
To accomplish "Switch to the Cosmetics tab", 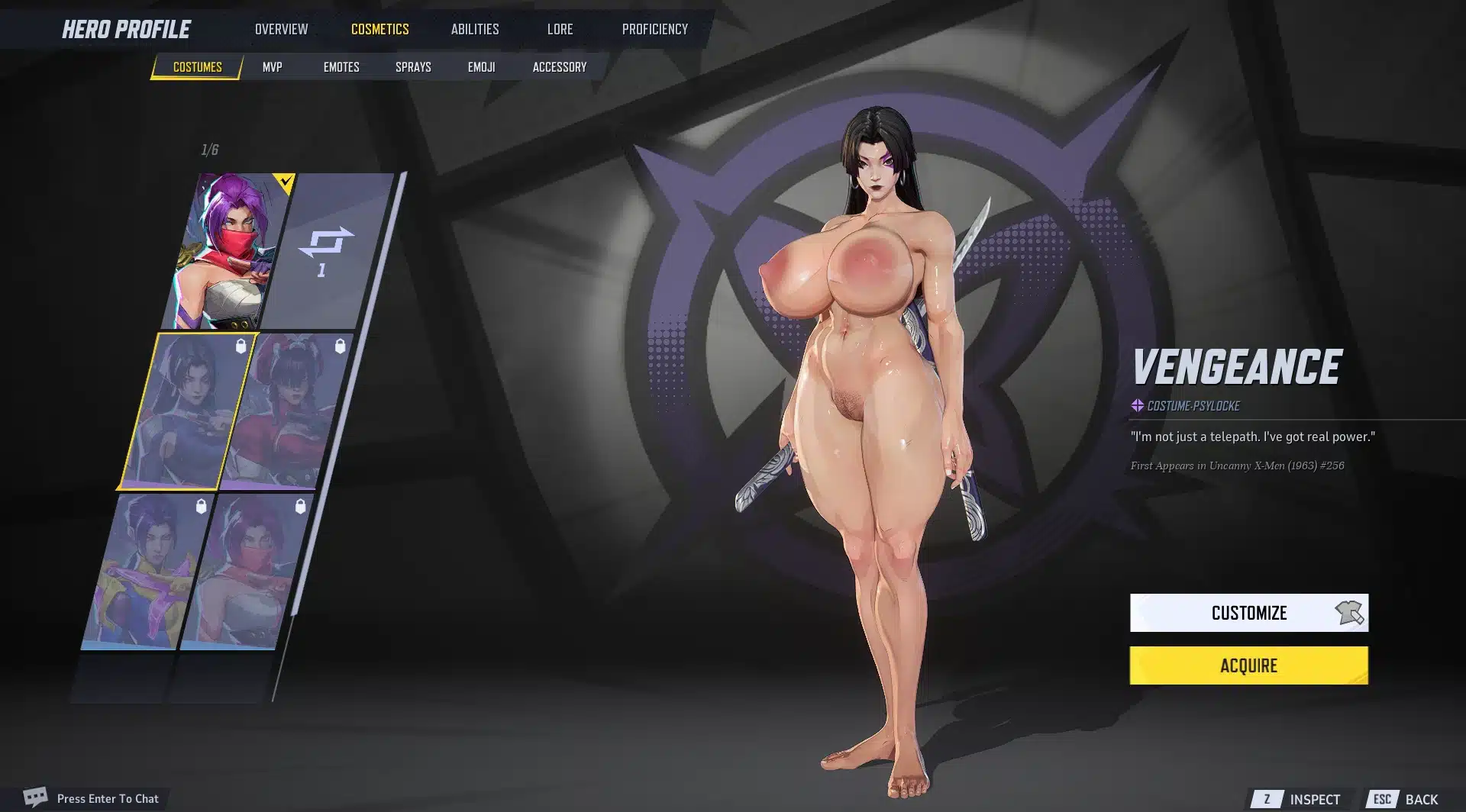I will coord(379,29).
